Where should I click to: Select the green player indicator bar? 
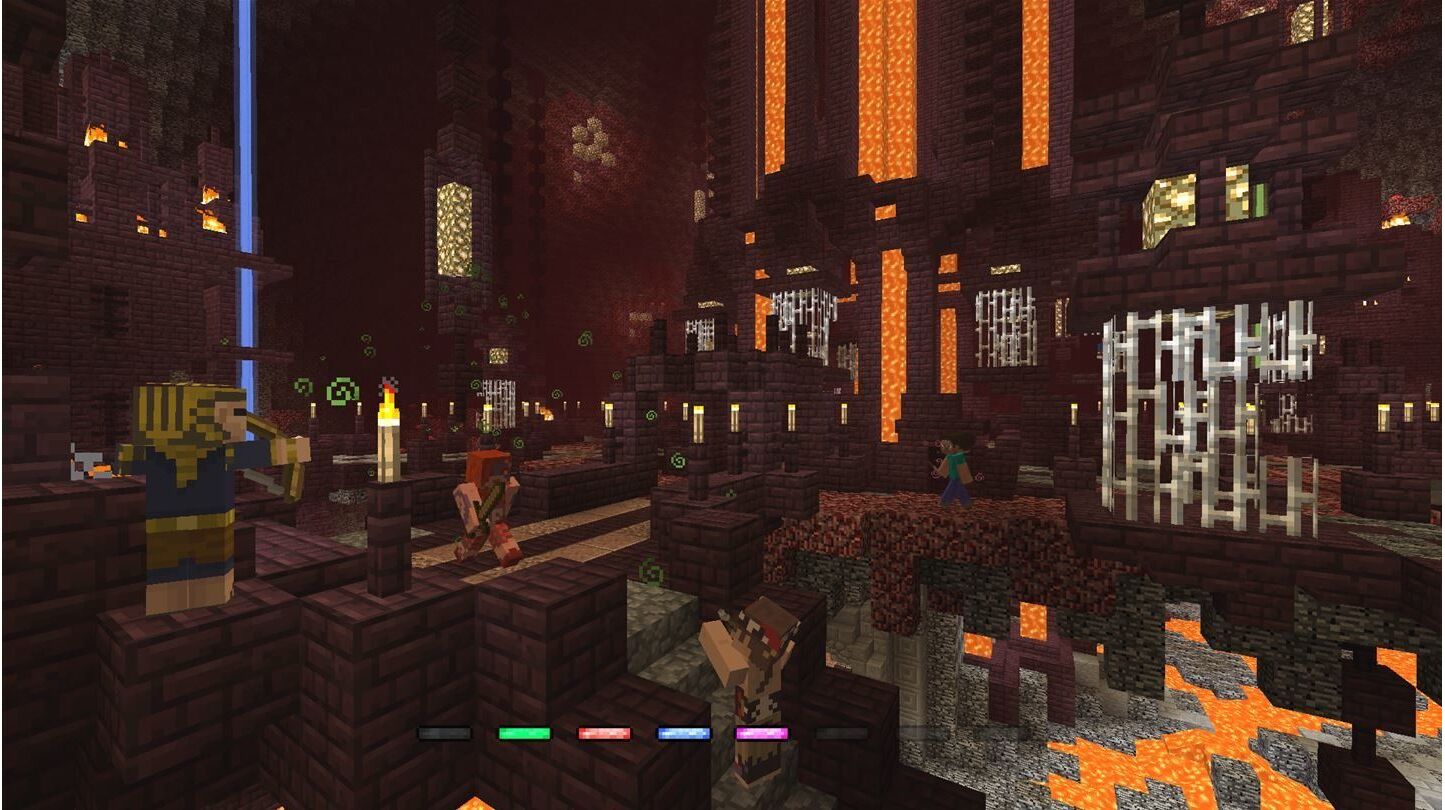[x=524, y=733]
